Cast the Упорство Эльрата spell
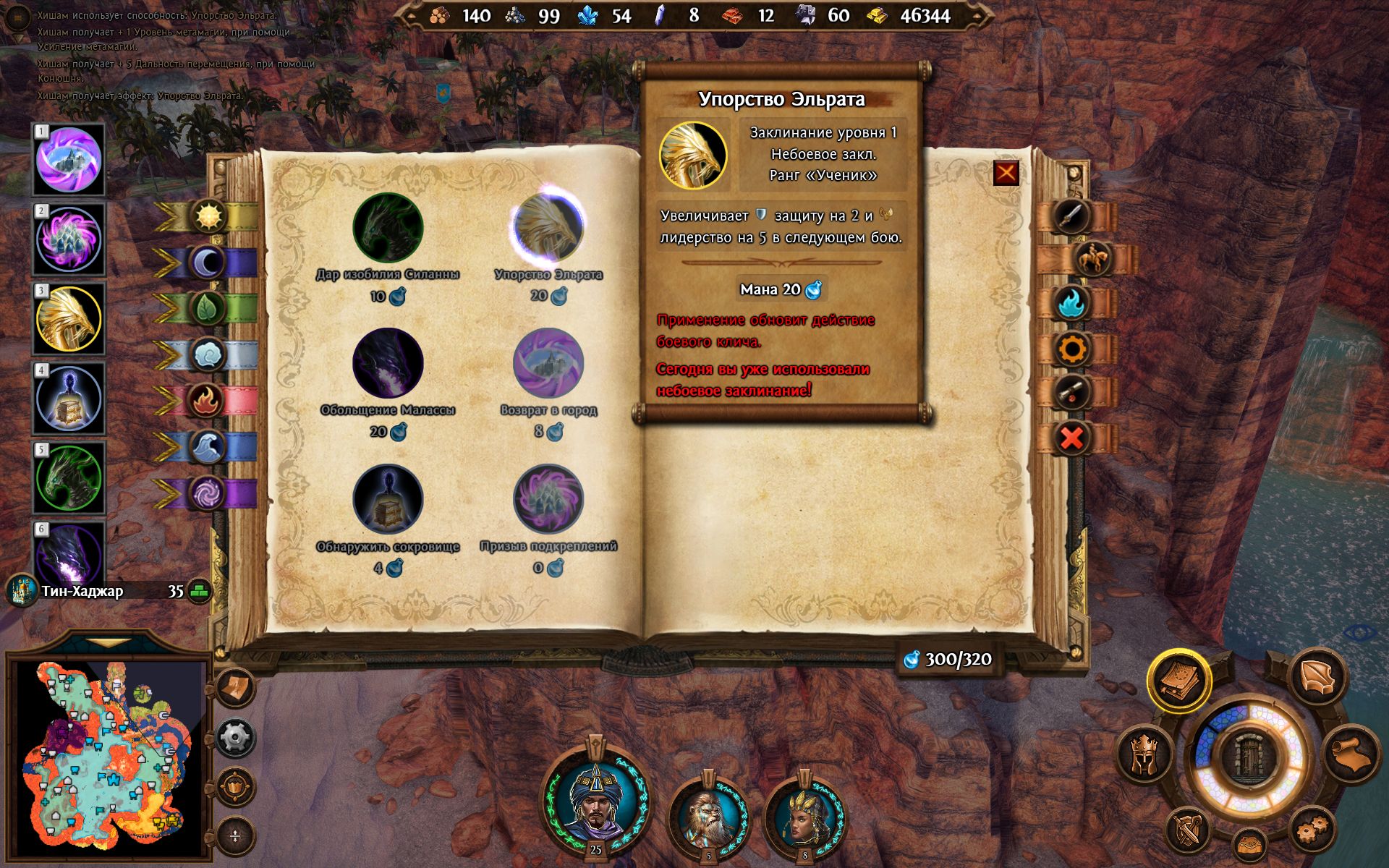This screenshot has width=1389, height=868. 548,227
